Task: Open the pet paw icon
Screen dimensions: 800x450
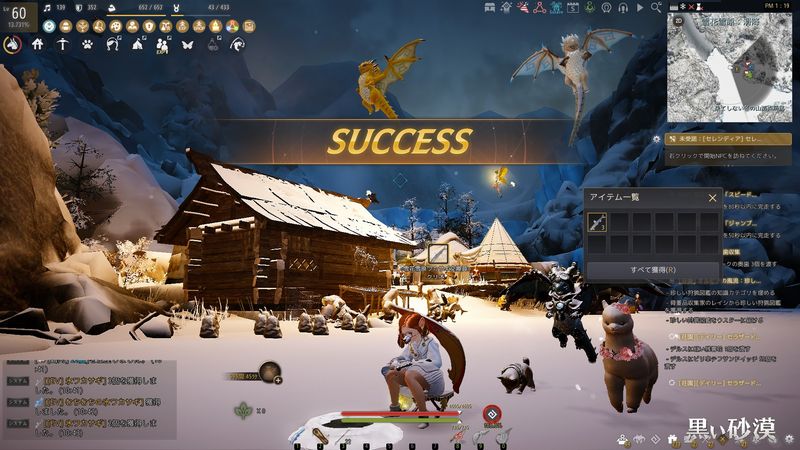Action: tap(88, 44)
